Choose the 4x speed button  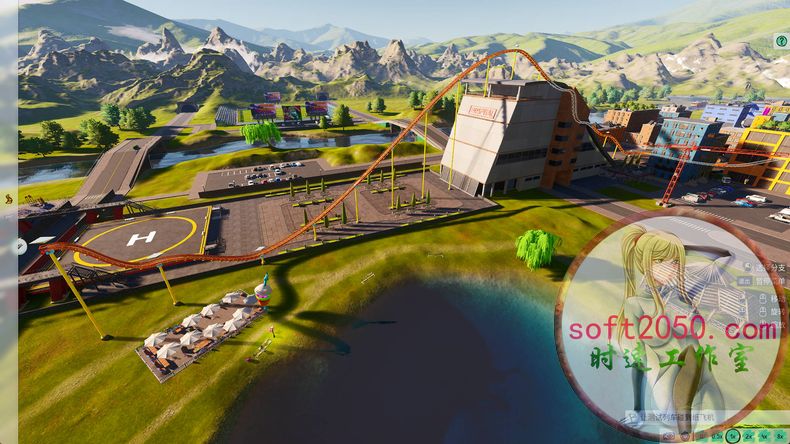pos(764,436)
